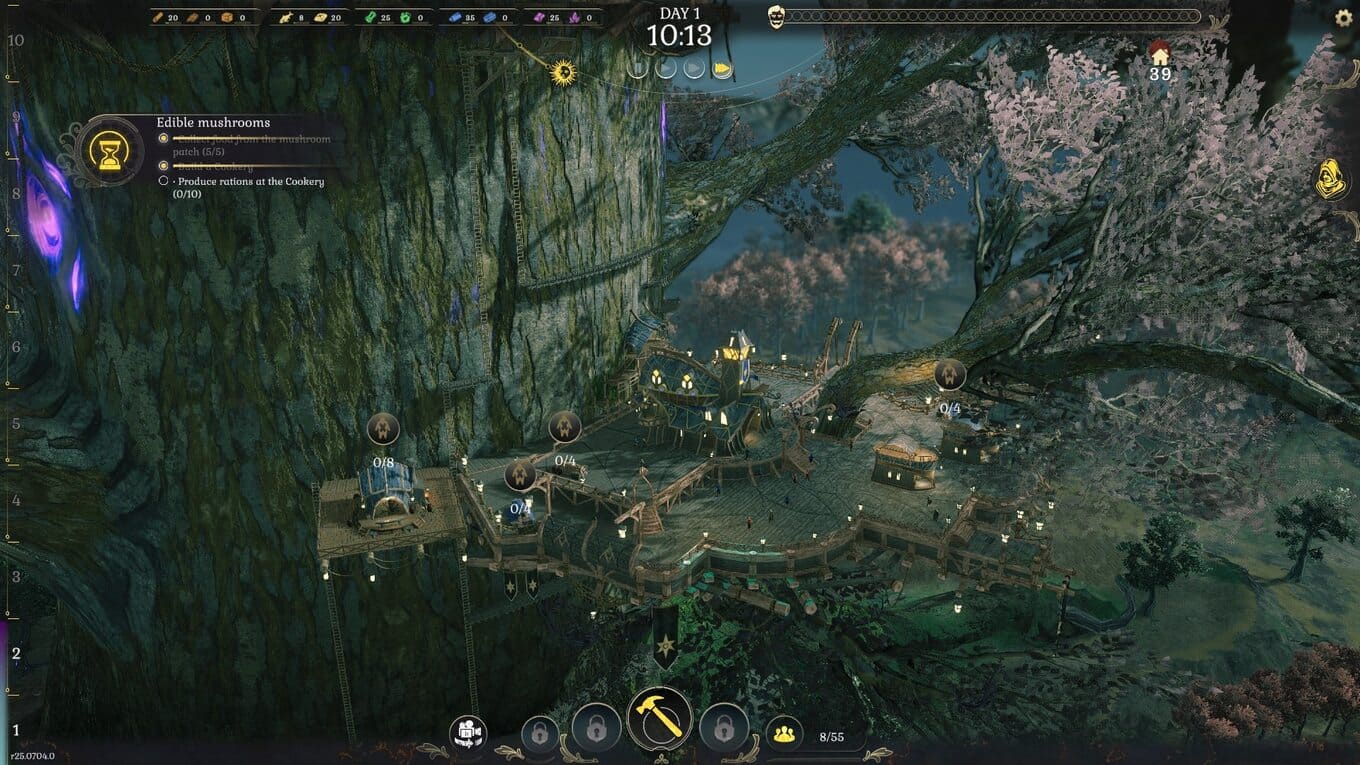Select the highlighted fastest speed button
1360x765 pixels.
[721, 68]
